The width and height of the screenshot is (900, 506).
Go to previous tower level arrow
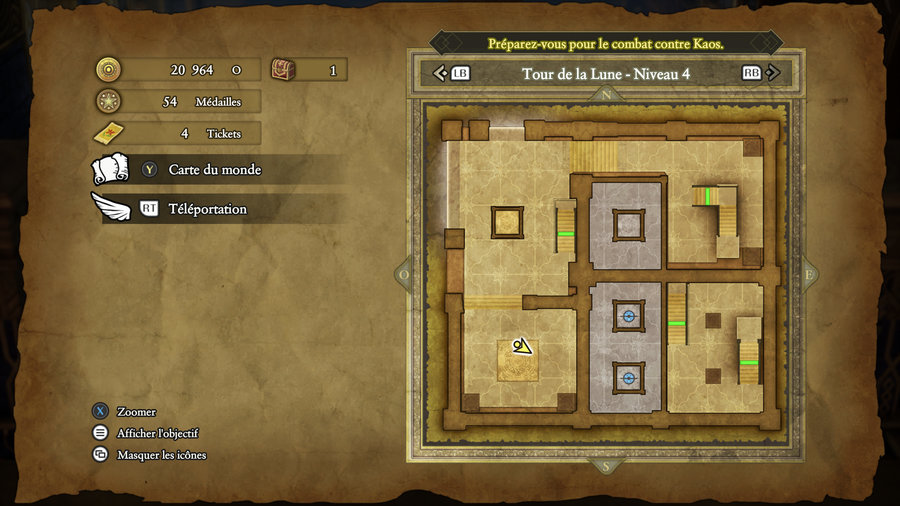point(440,73)
